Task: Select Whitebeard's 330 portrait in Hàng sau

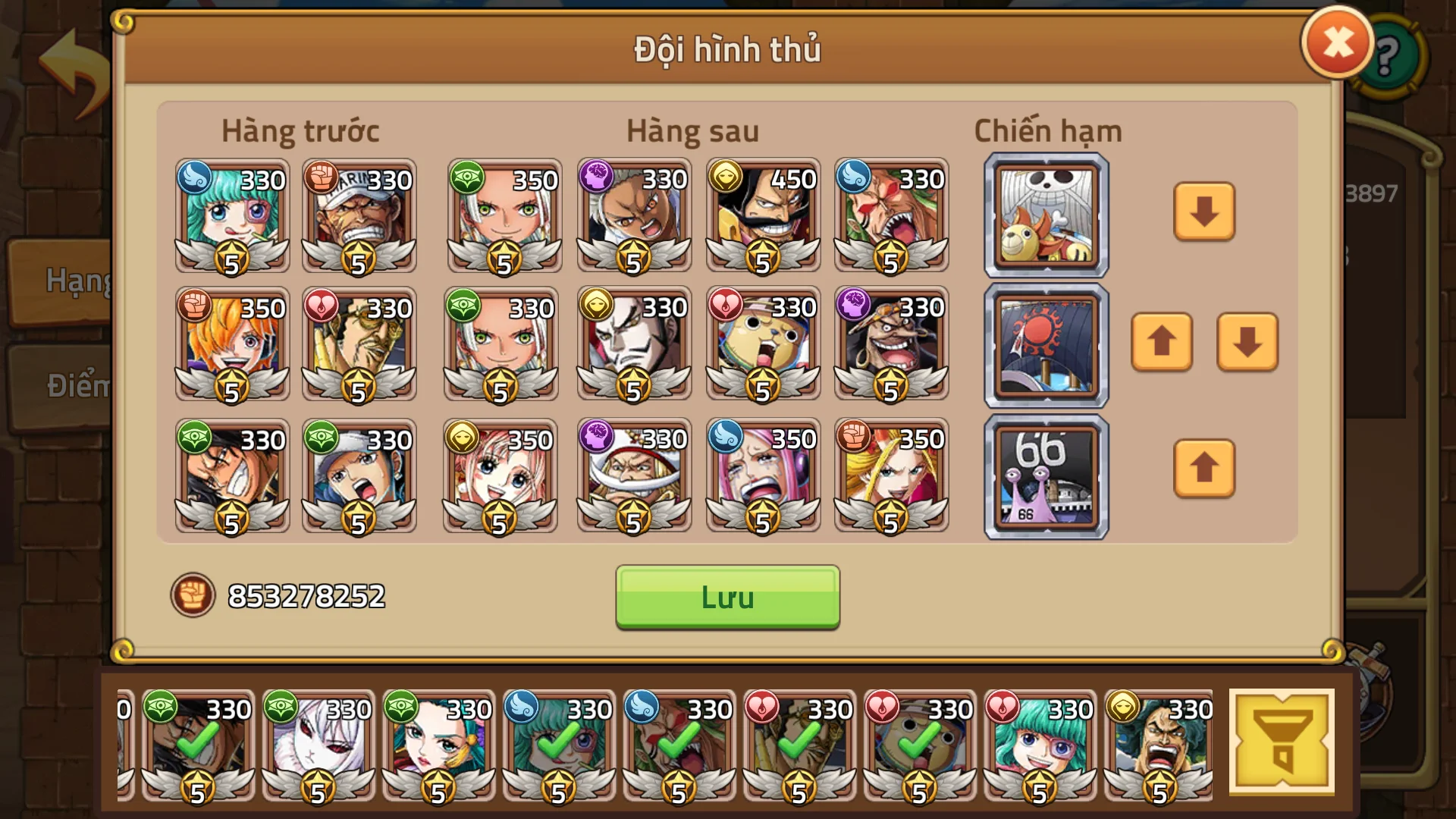Action: 634,474
